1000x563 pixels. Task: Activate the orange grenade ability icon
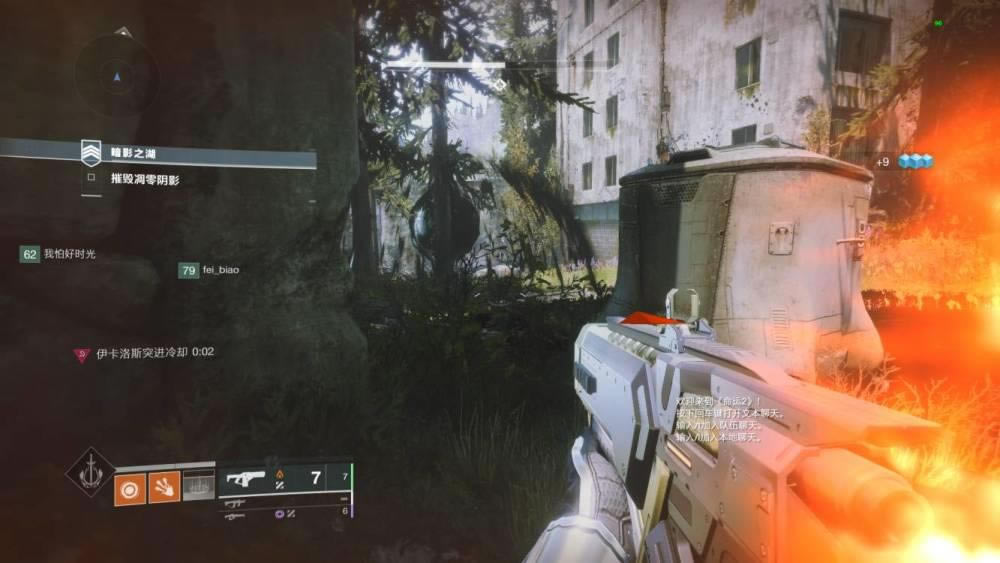(130, 489)
